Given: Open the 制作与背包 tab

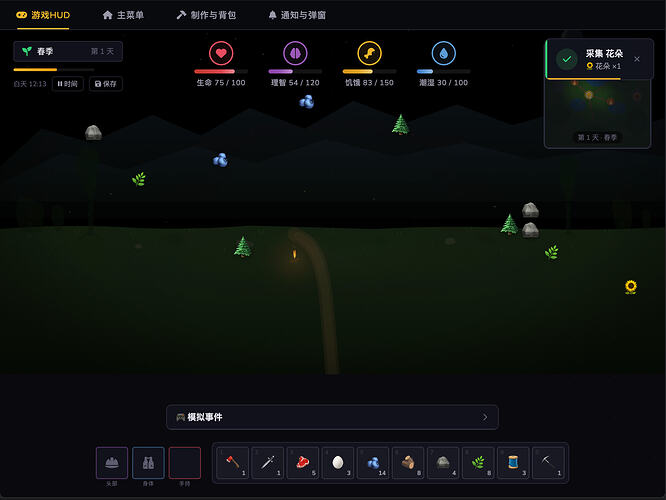Looking at the screenshot, I should [x=206, y=15].
